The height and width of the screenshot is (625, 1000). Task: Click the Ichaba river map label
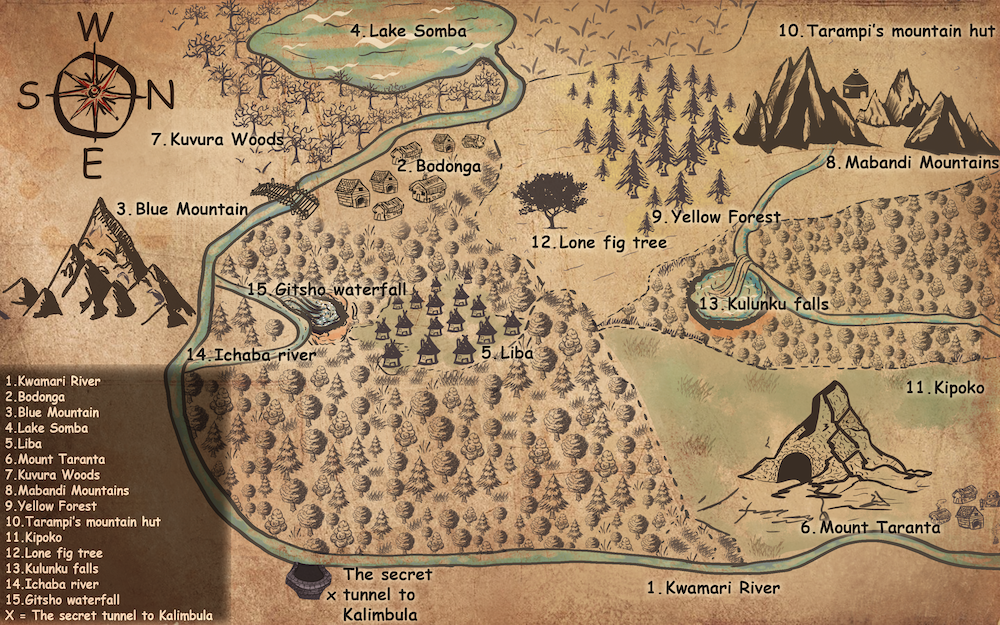[250, 354]
